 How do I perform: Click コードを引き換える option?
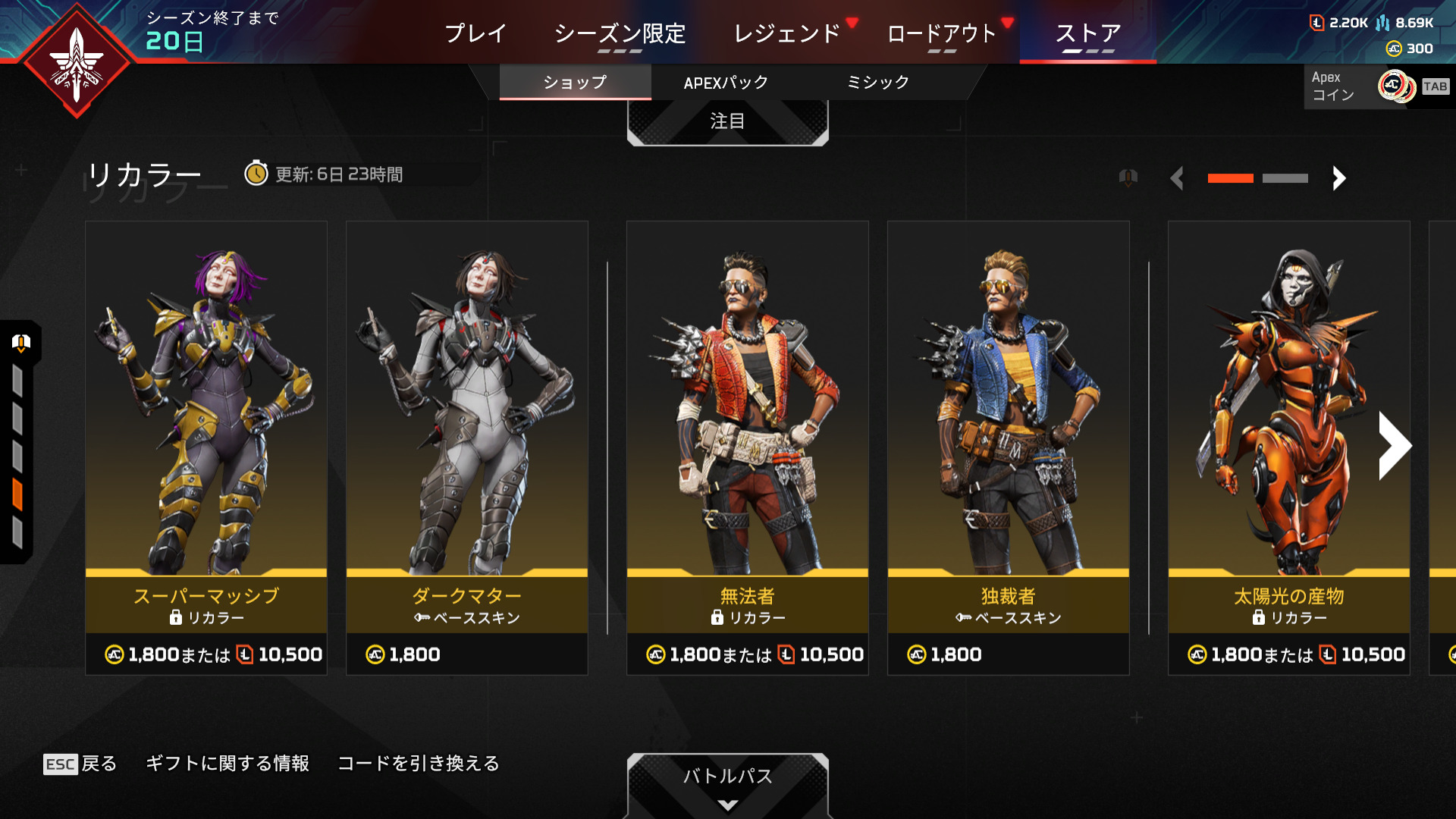click(x=419, y=764)
